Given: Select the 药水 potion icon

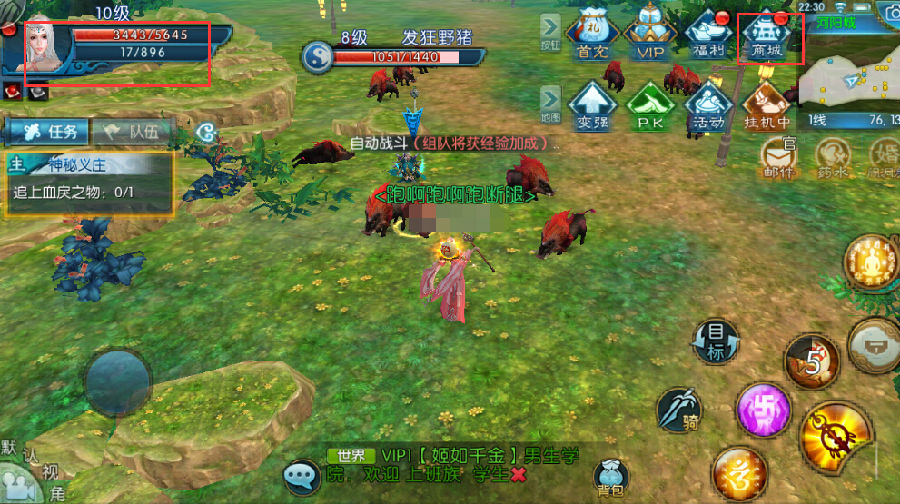Looking at the screenshot, I should coord(832,157).
